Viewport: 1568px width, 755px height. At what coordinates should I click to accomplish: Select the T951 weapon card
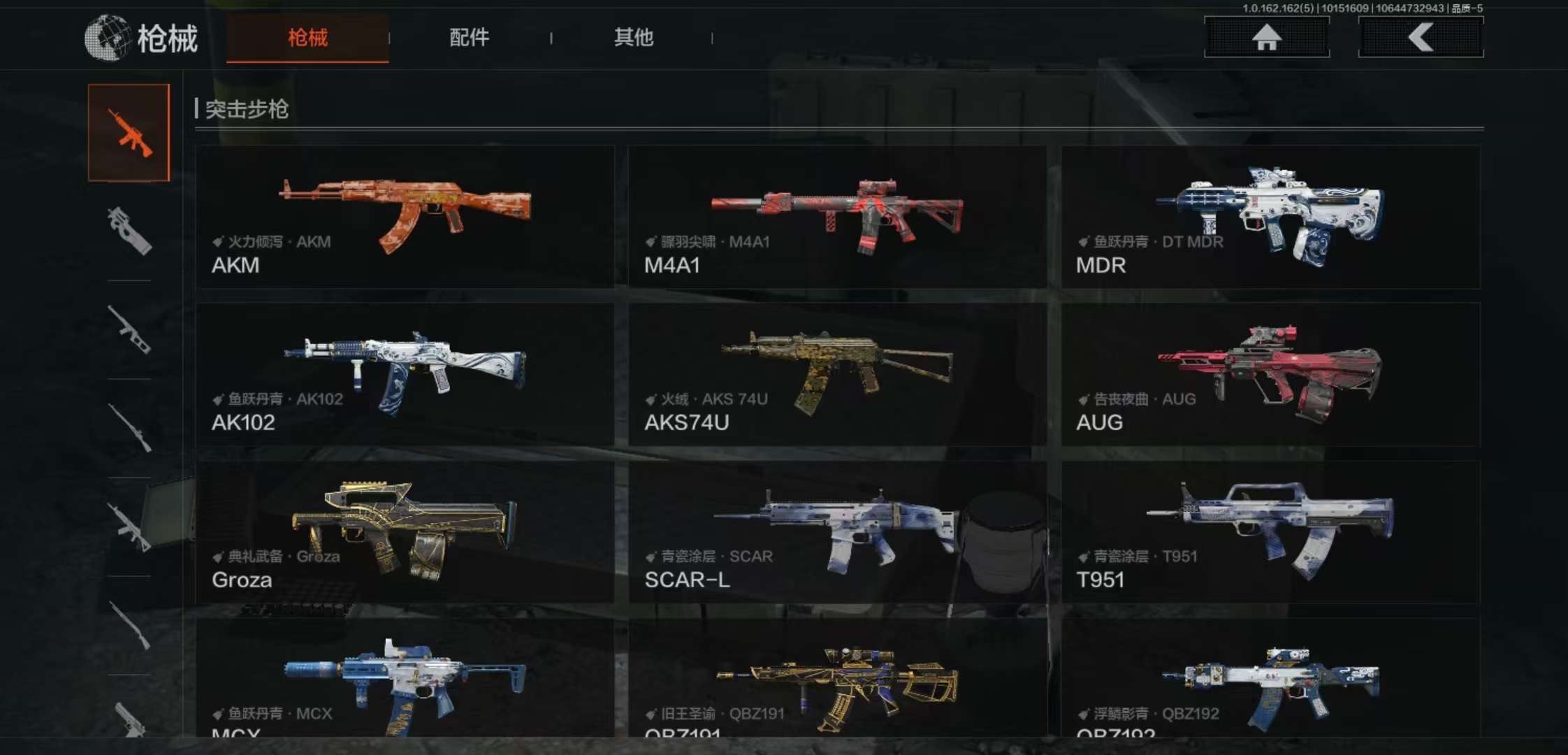pos(1270,531)
